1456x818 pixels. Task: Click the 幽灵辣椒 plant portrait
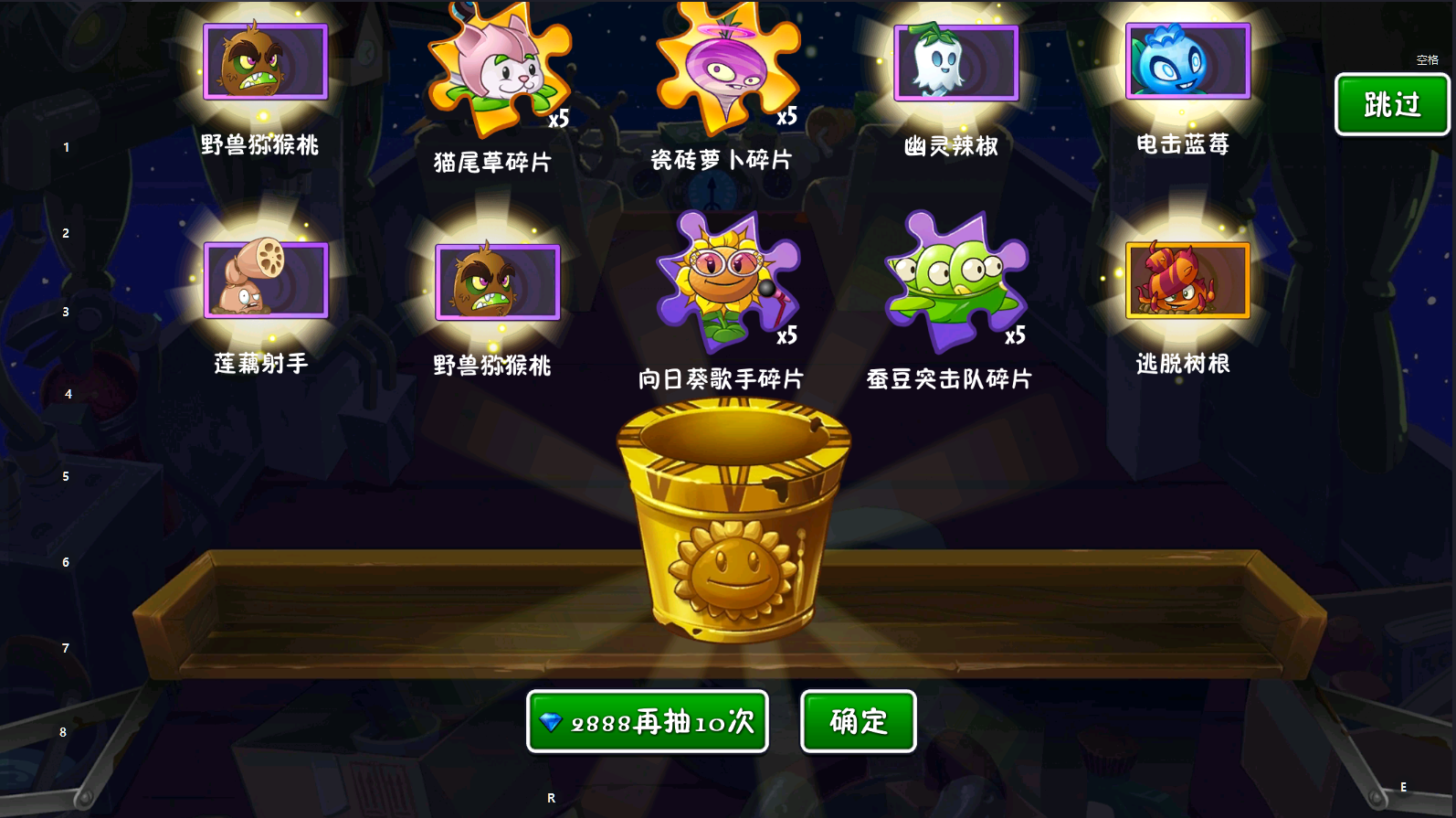click(955, 62)
